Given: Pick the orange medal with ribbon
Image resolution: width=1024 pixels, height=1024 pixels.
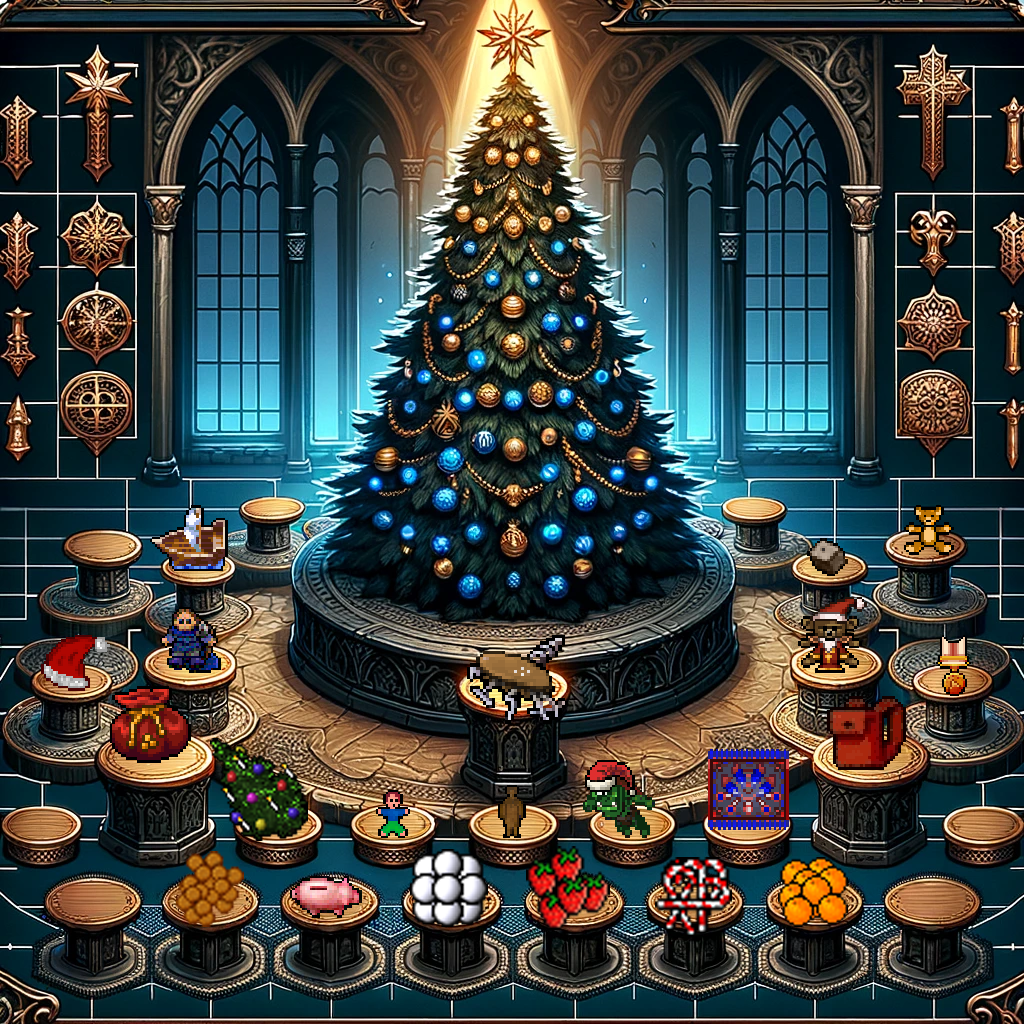Looking at the screenshot, I should point(951,668).
